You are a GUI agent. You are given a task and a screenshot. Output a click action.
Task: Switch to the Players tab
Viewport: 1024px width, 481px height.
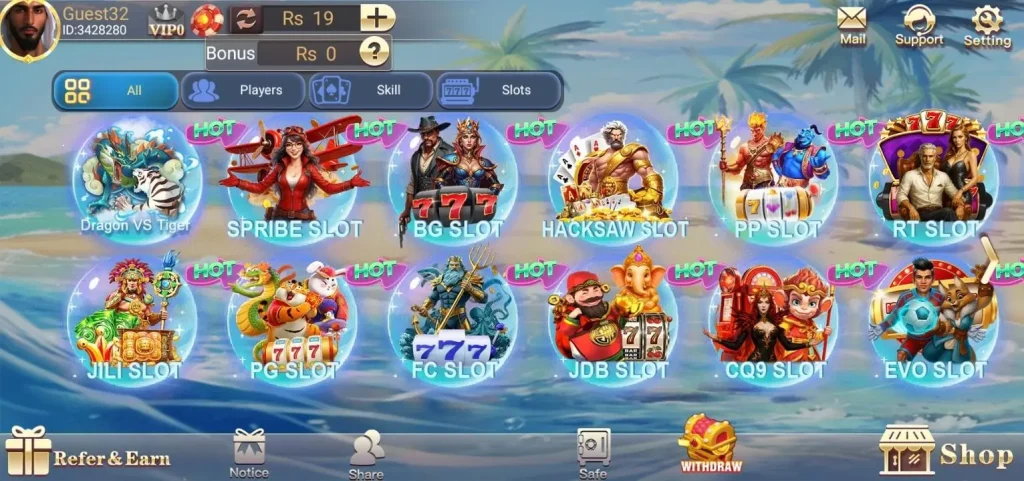click(x=244, y=90)
